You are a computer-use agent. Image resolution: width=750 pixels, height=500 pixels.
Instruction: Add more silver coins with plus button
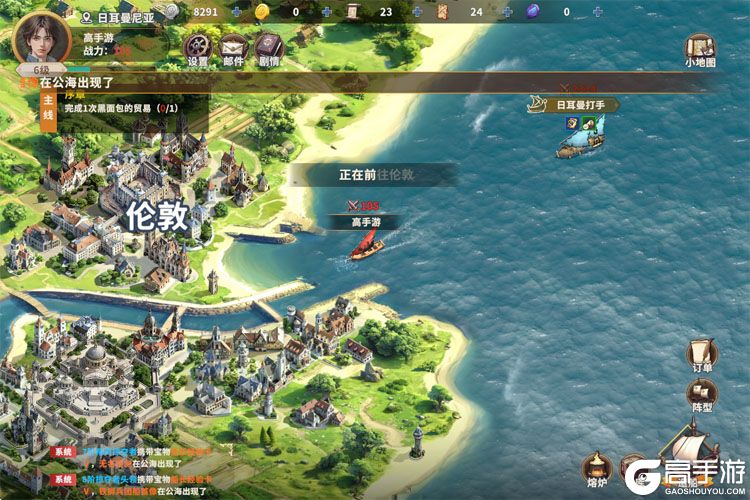point(236,12)
